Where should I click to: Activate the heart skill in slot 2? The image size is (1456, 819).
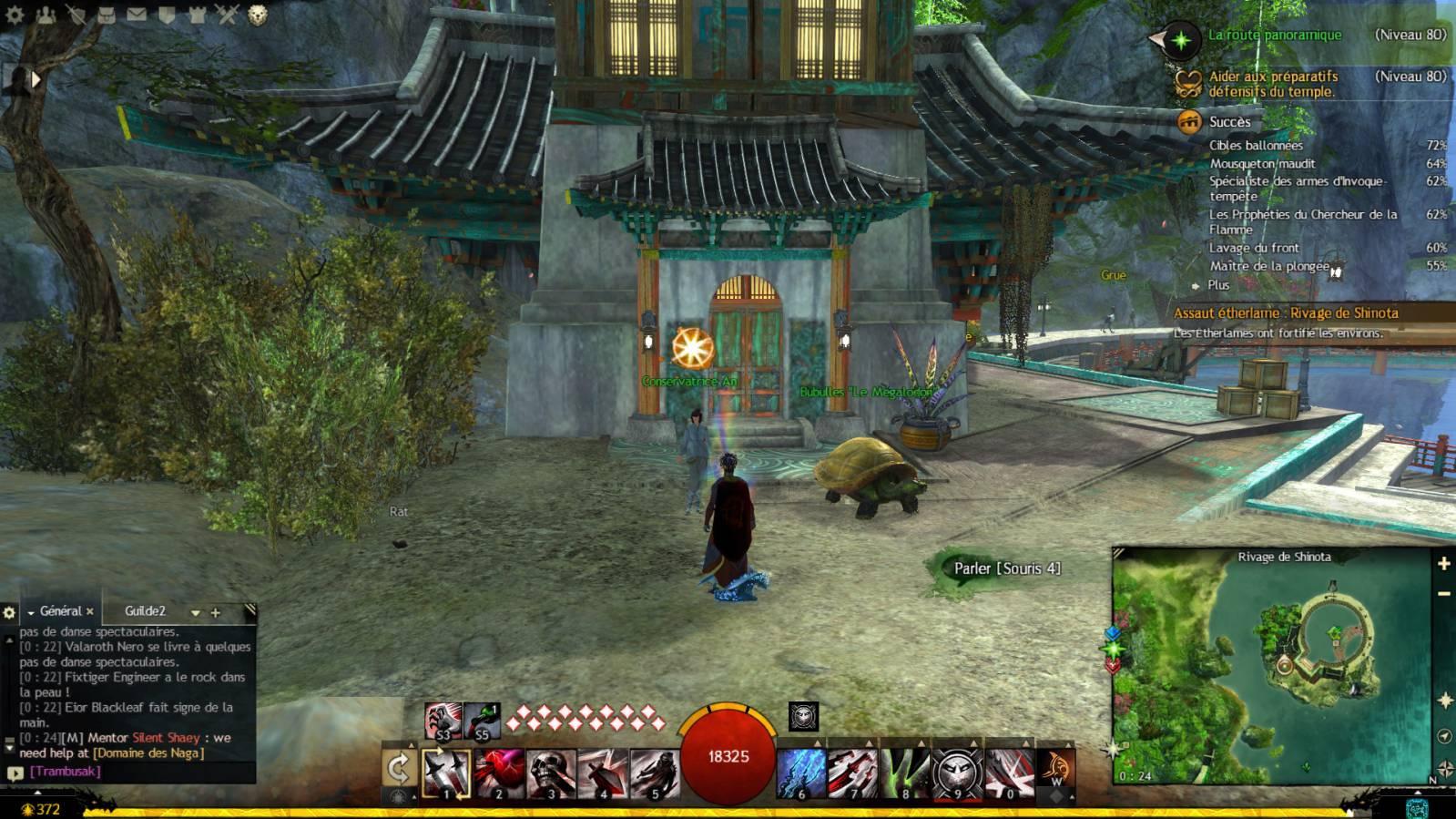(498, 773)
